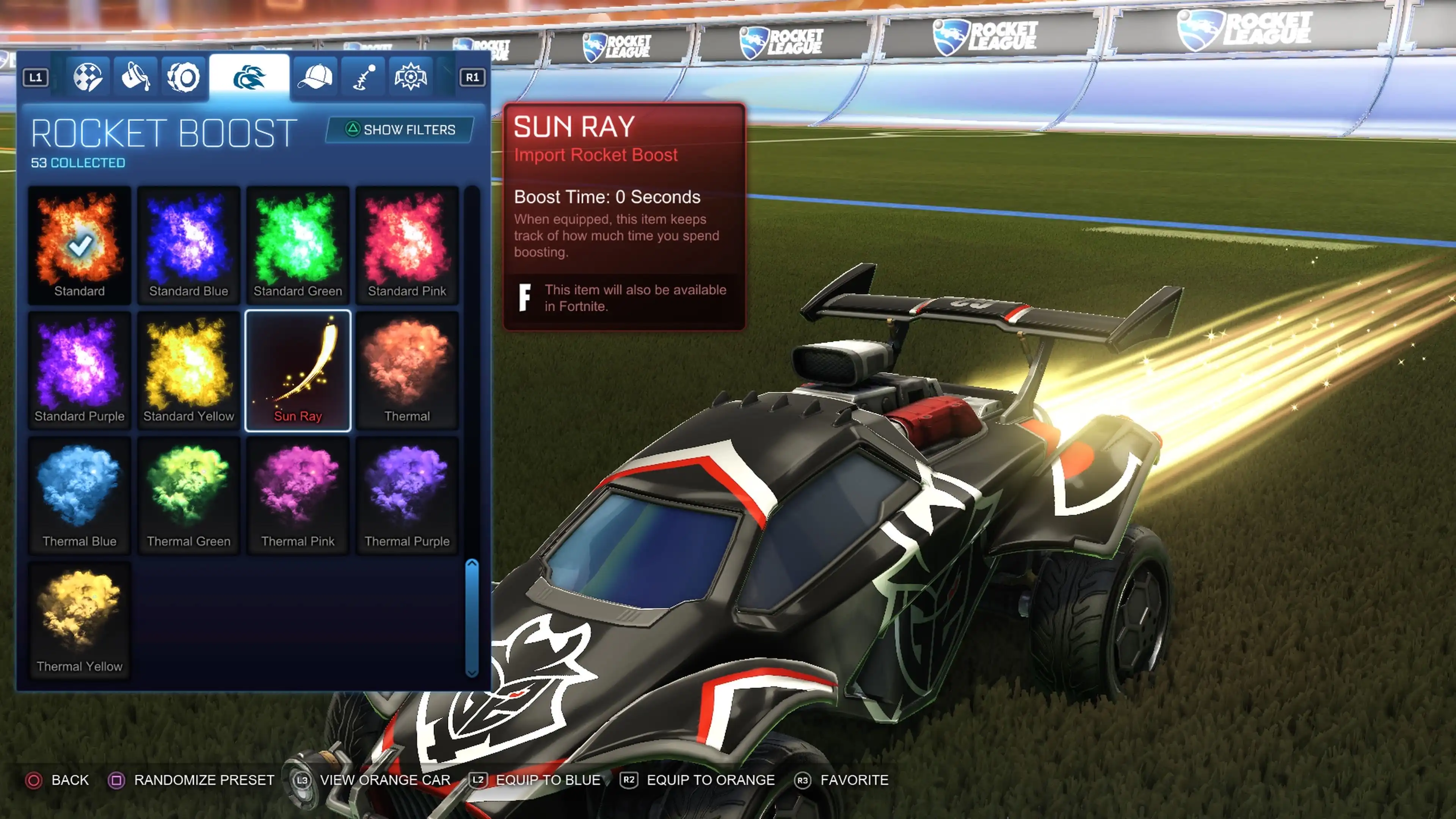
Task: Select the Standard boost tile
Action: pos(79,245)
